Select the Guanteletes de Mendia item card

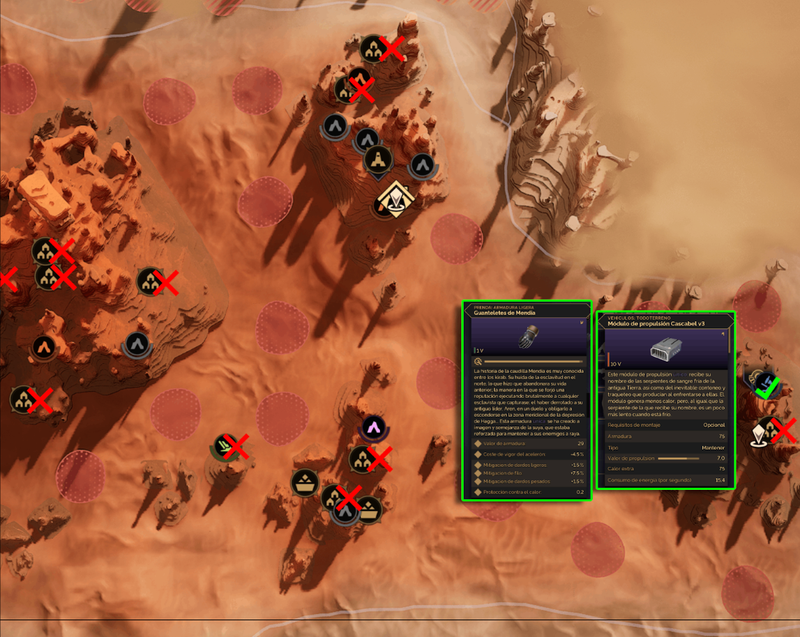[x=526, y=400]
